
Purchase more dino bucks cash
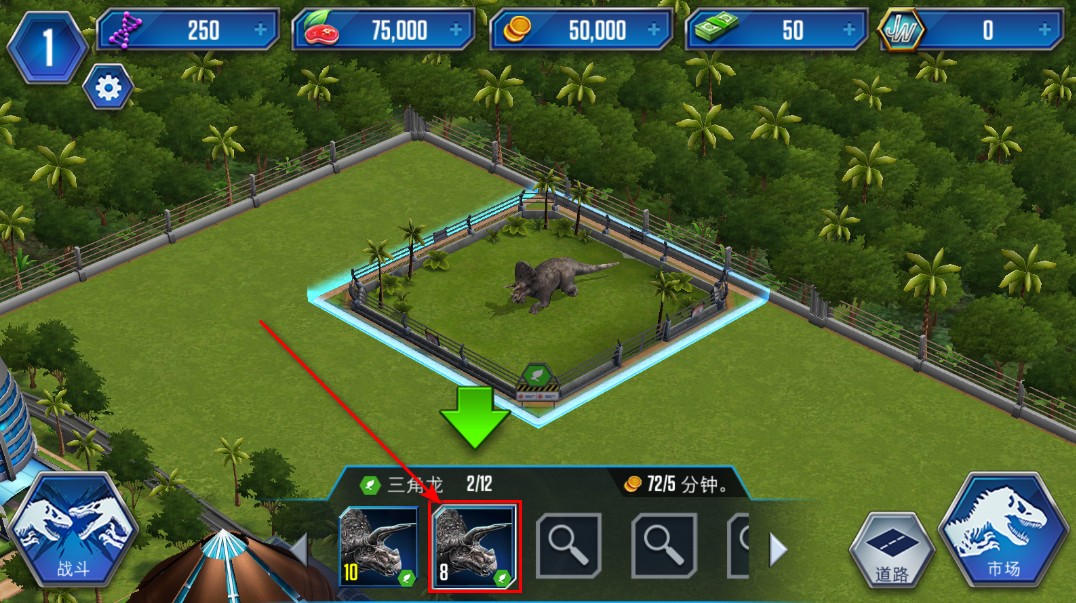pos(850,30)
